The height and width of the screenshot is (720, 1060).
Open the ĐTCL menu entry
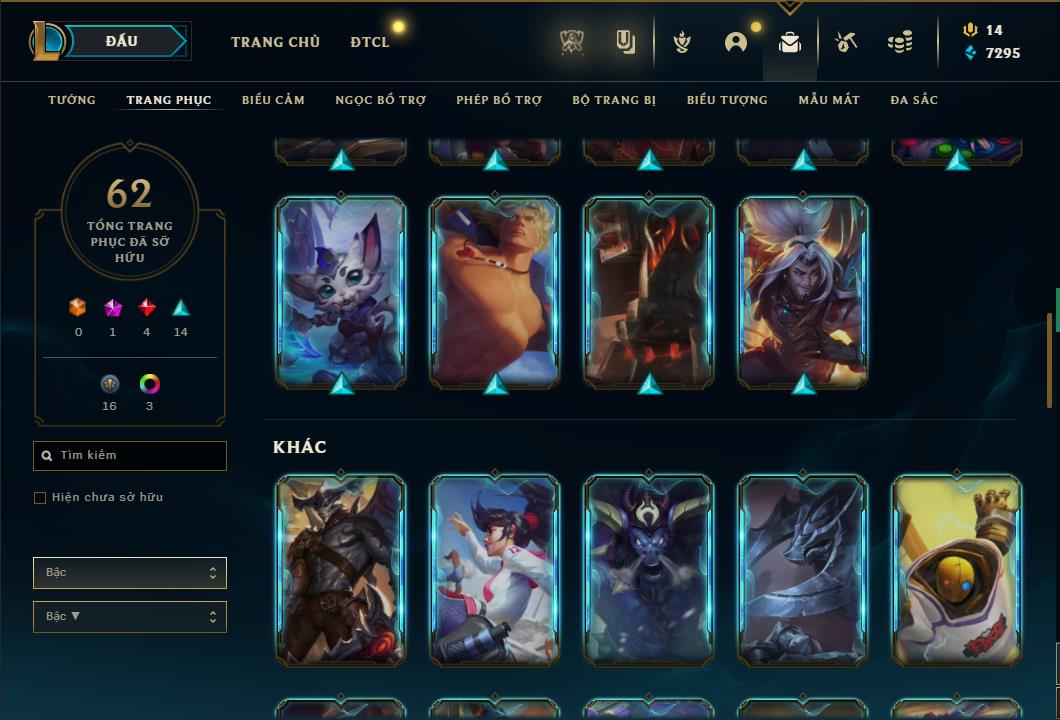[370, 42]
